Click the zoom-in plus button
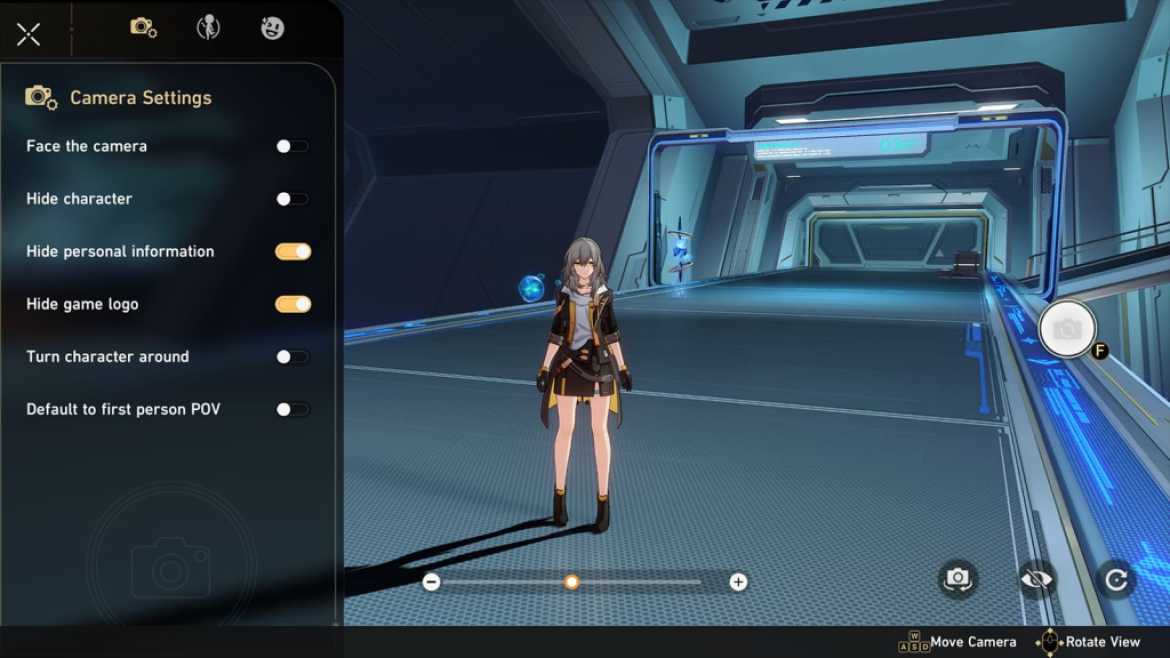This screenshot has height=658, width=1170. [738, 582]
